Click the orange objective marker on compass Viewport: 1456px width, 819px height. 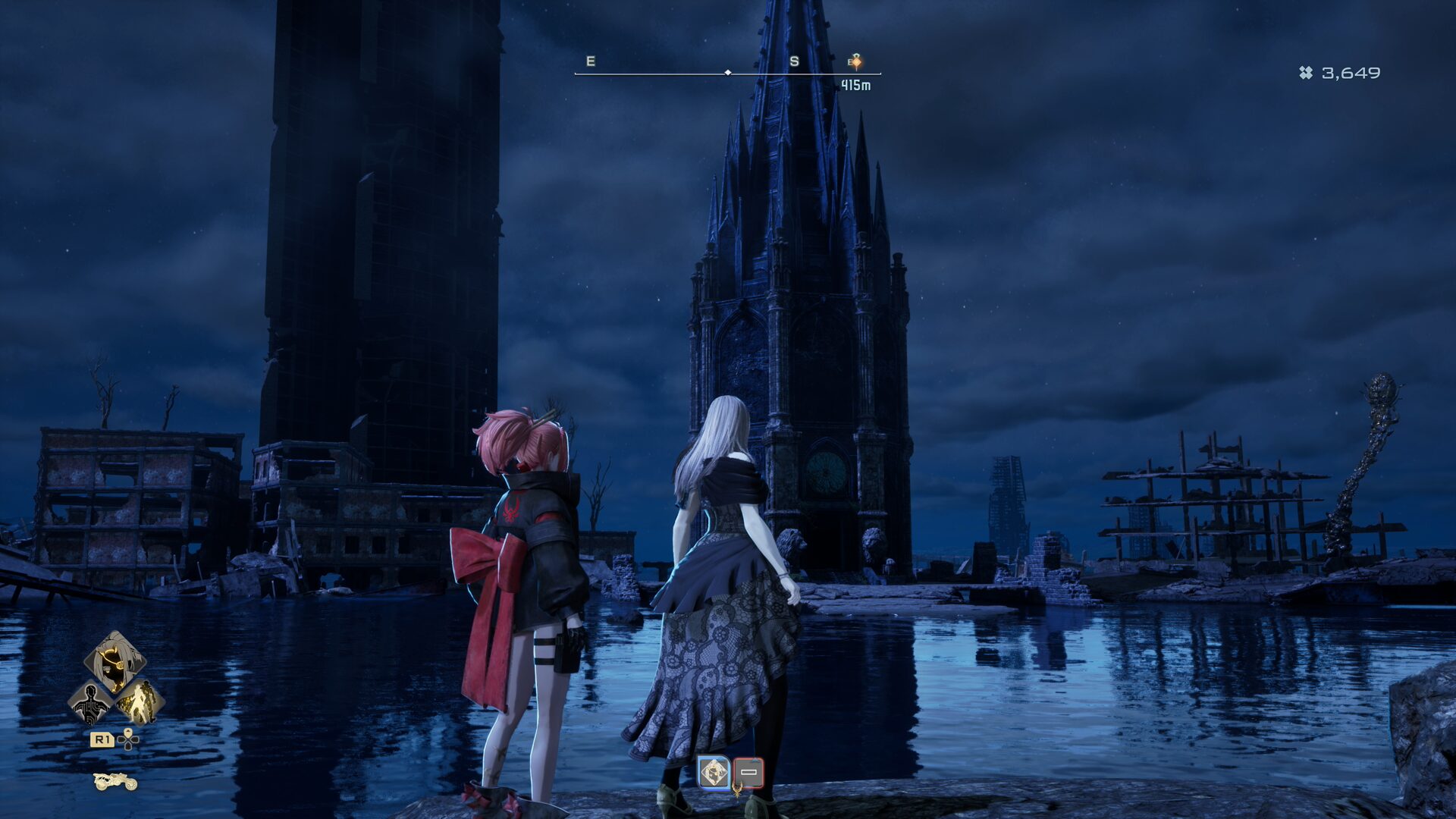tap(855, 61)
